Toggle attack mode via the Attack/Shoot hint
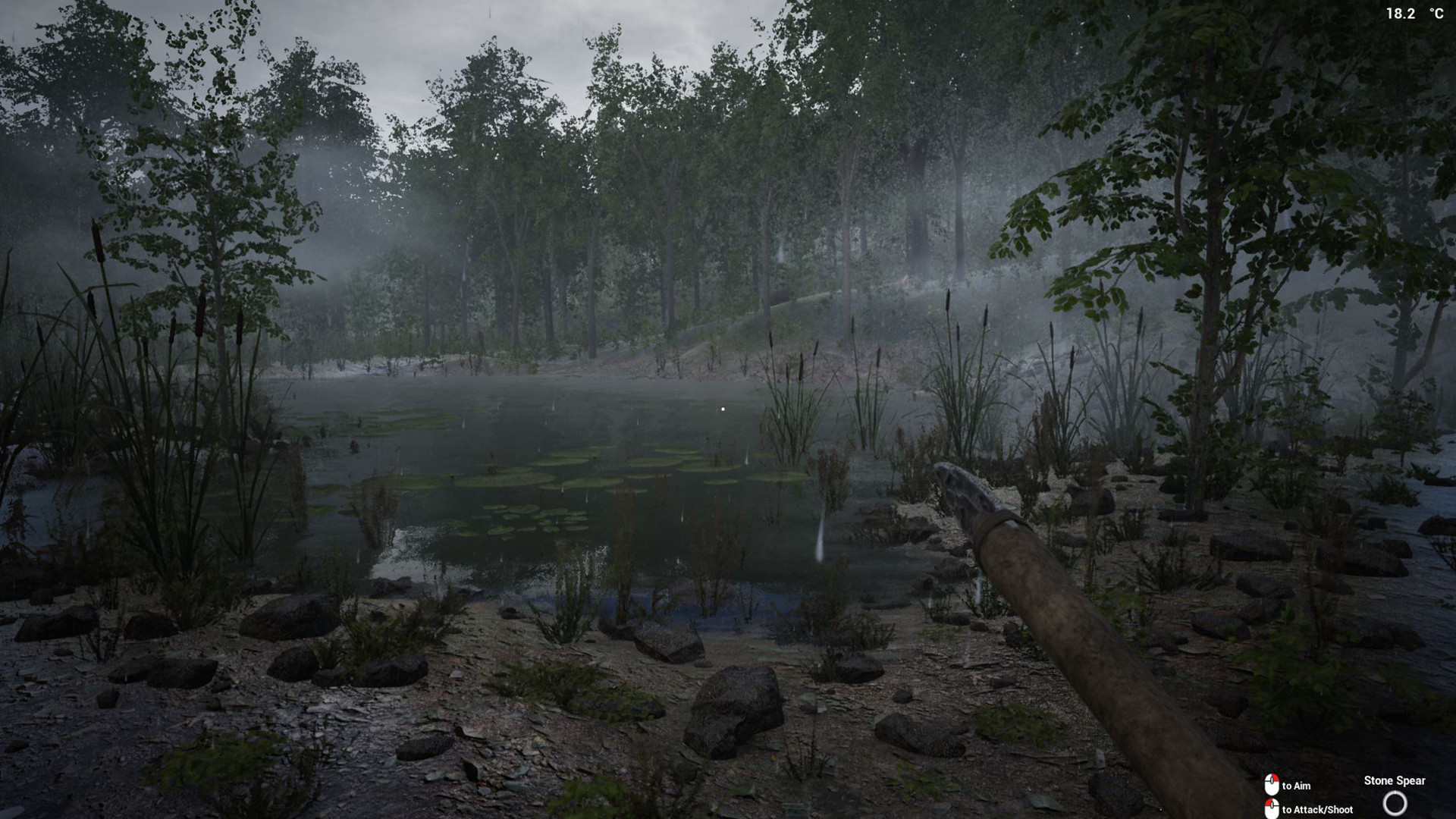Viewport: 1456px width, 819px height. [x=1317, y=809]
